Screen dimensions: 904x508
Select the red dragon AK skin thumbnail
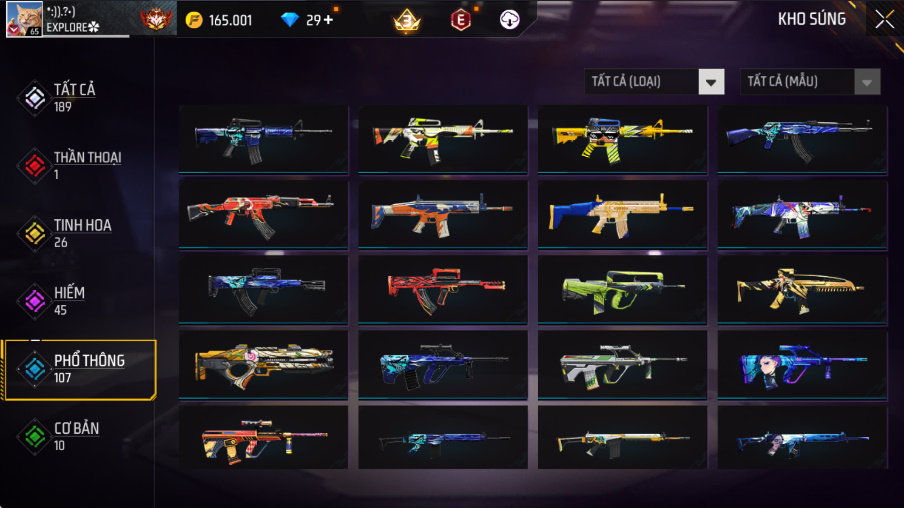click(263, 215)
